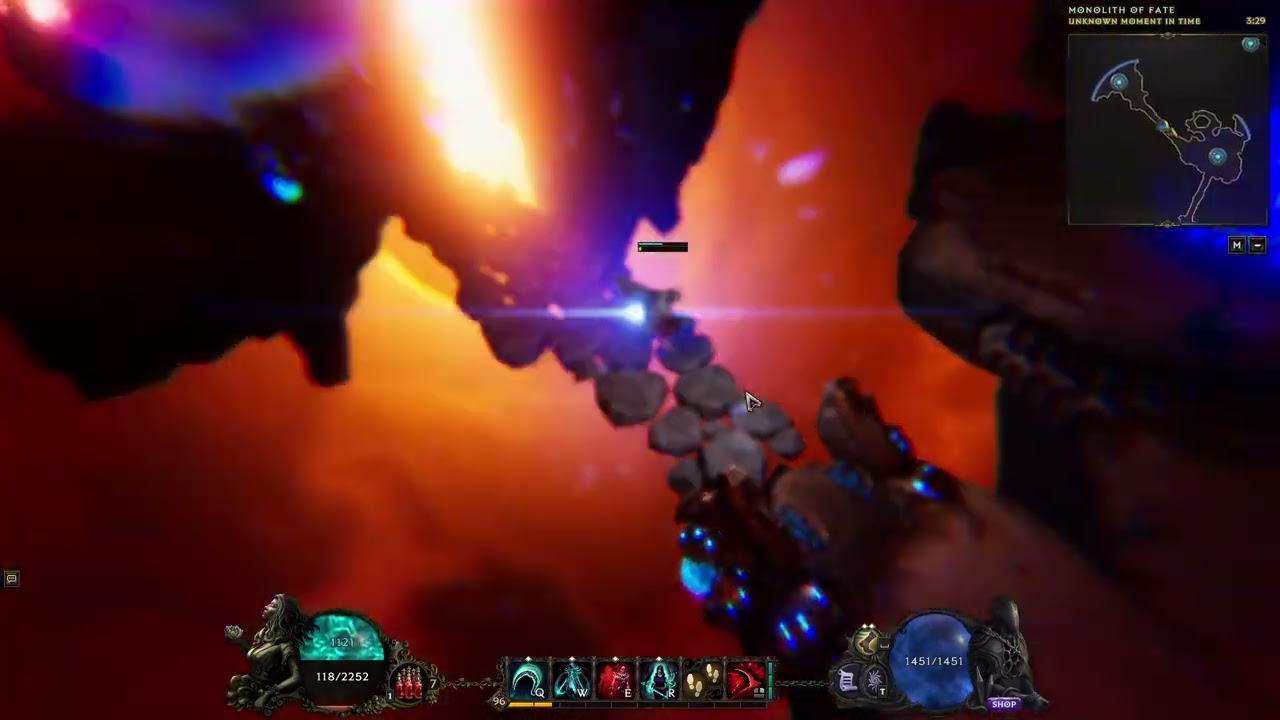Cast the red figure skill on E
The image size is (1280, 720).
pos(615,680)
